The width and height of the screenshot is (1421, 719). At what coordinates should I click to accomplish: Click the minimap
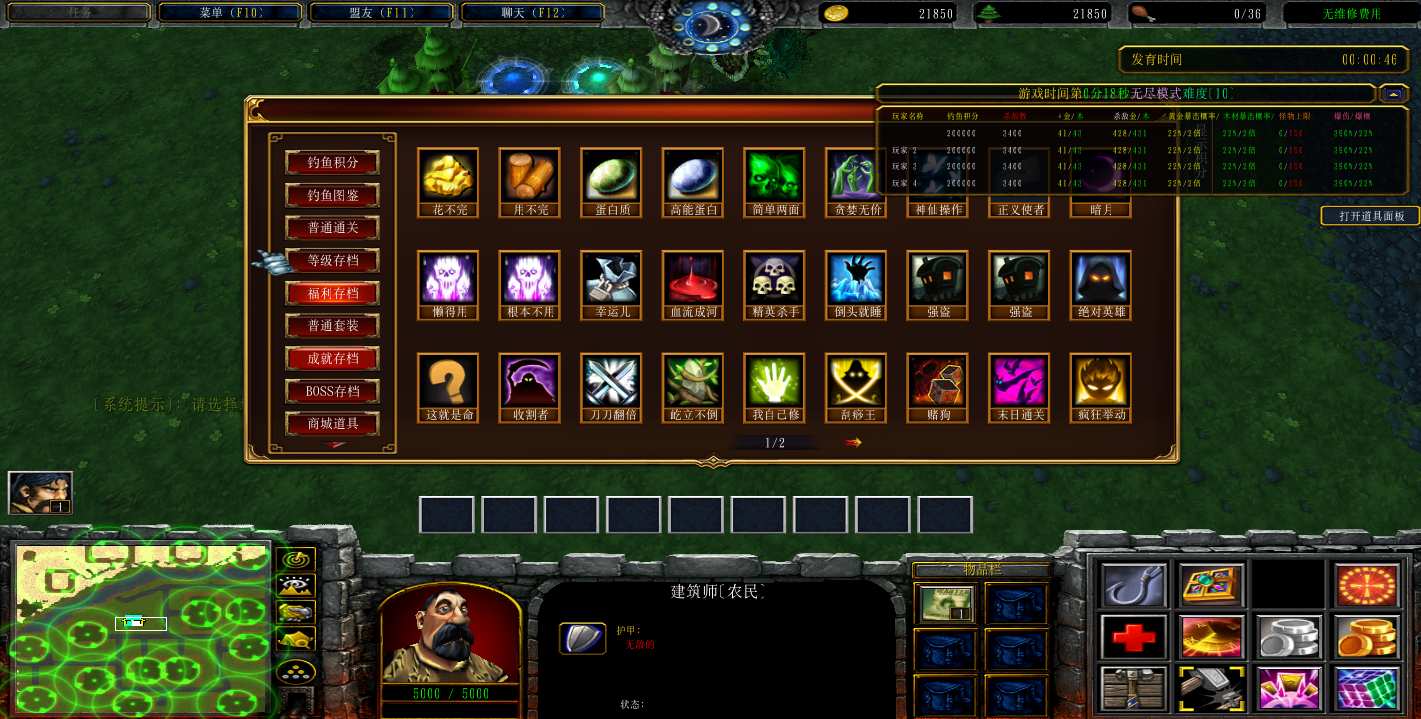[141, 627]
